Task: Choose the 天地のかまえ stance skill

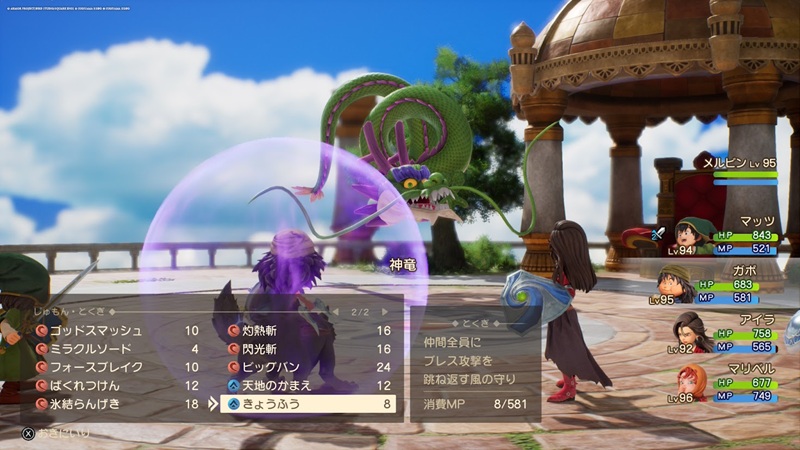Action: coord(276,386)
